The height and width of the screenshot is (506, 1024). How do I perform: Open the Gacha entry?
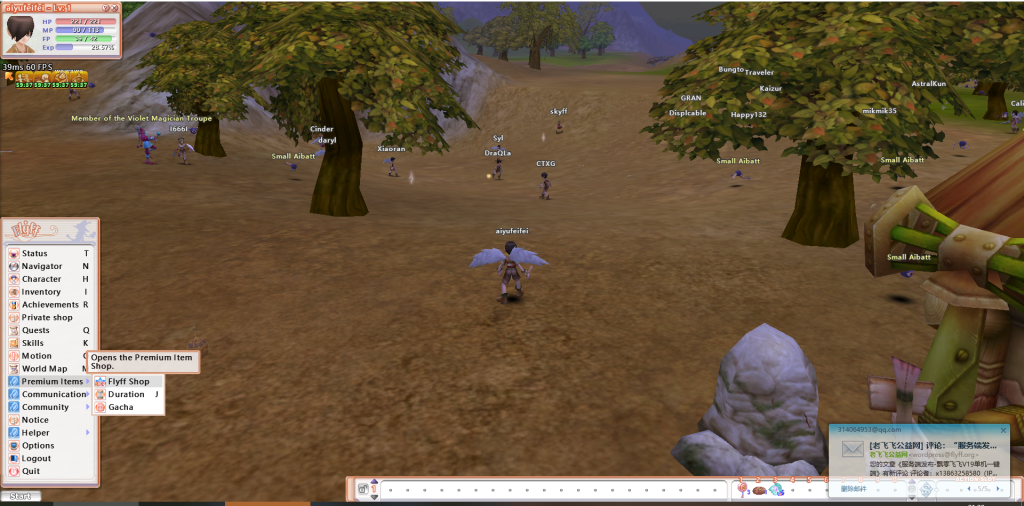[120, 408]
